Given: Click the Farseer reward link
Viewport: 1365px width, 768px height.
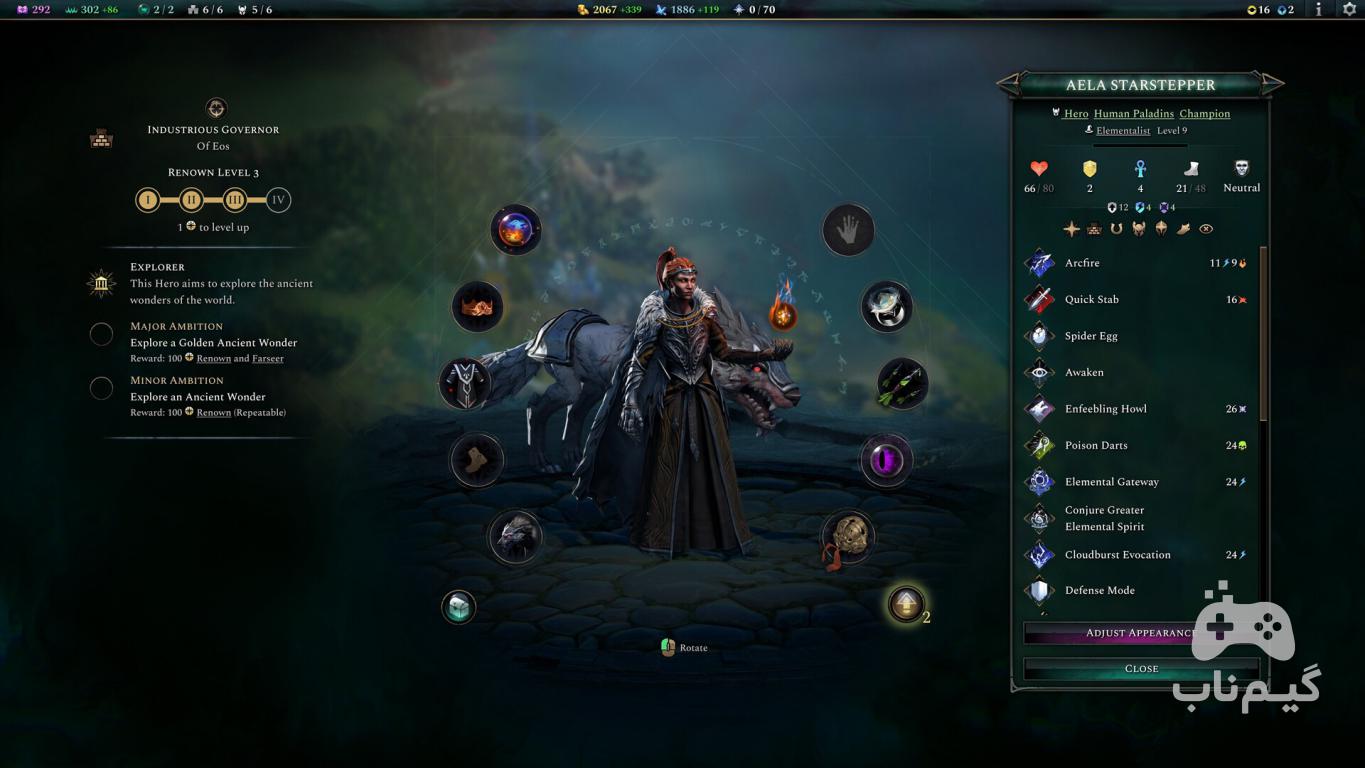Looking at the screenshot, I should click(x=268, y=358).
